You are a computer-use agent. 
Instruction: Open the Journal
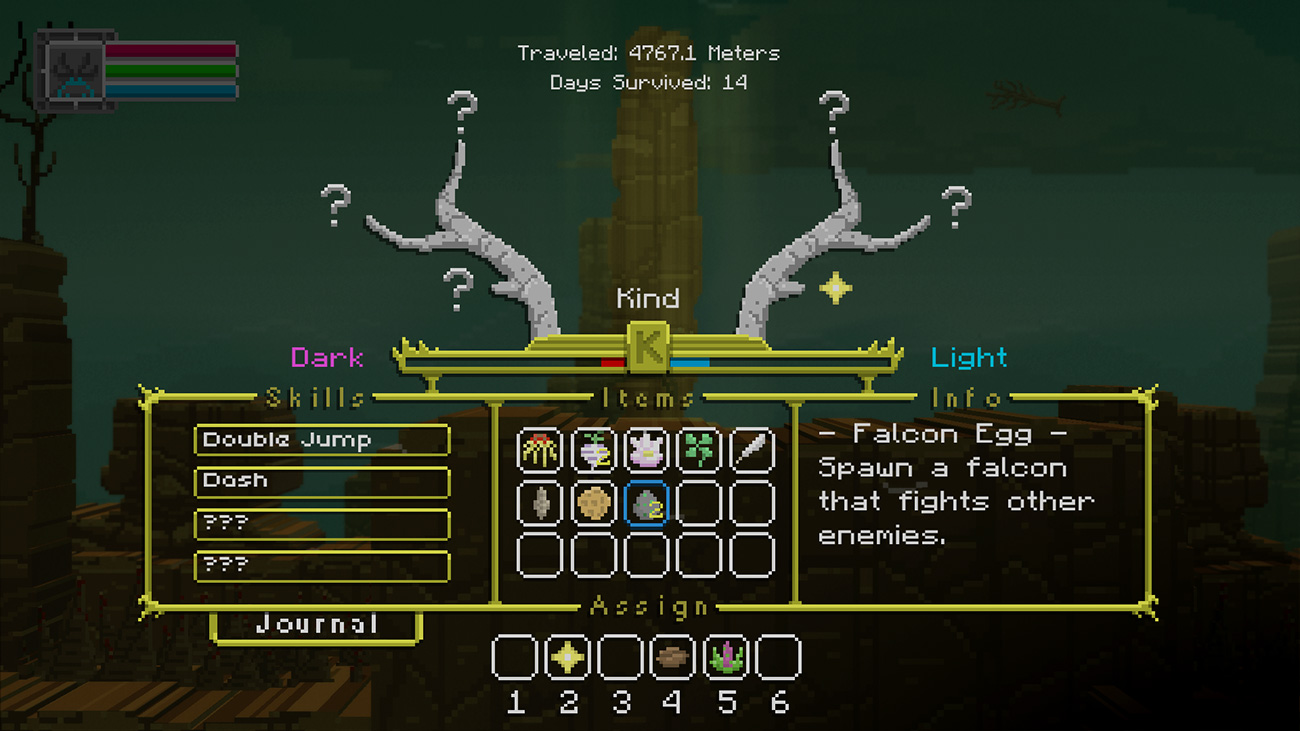[x=316, y=625]
